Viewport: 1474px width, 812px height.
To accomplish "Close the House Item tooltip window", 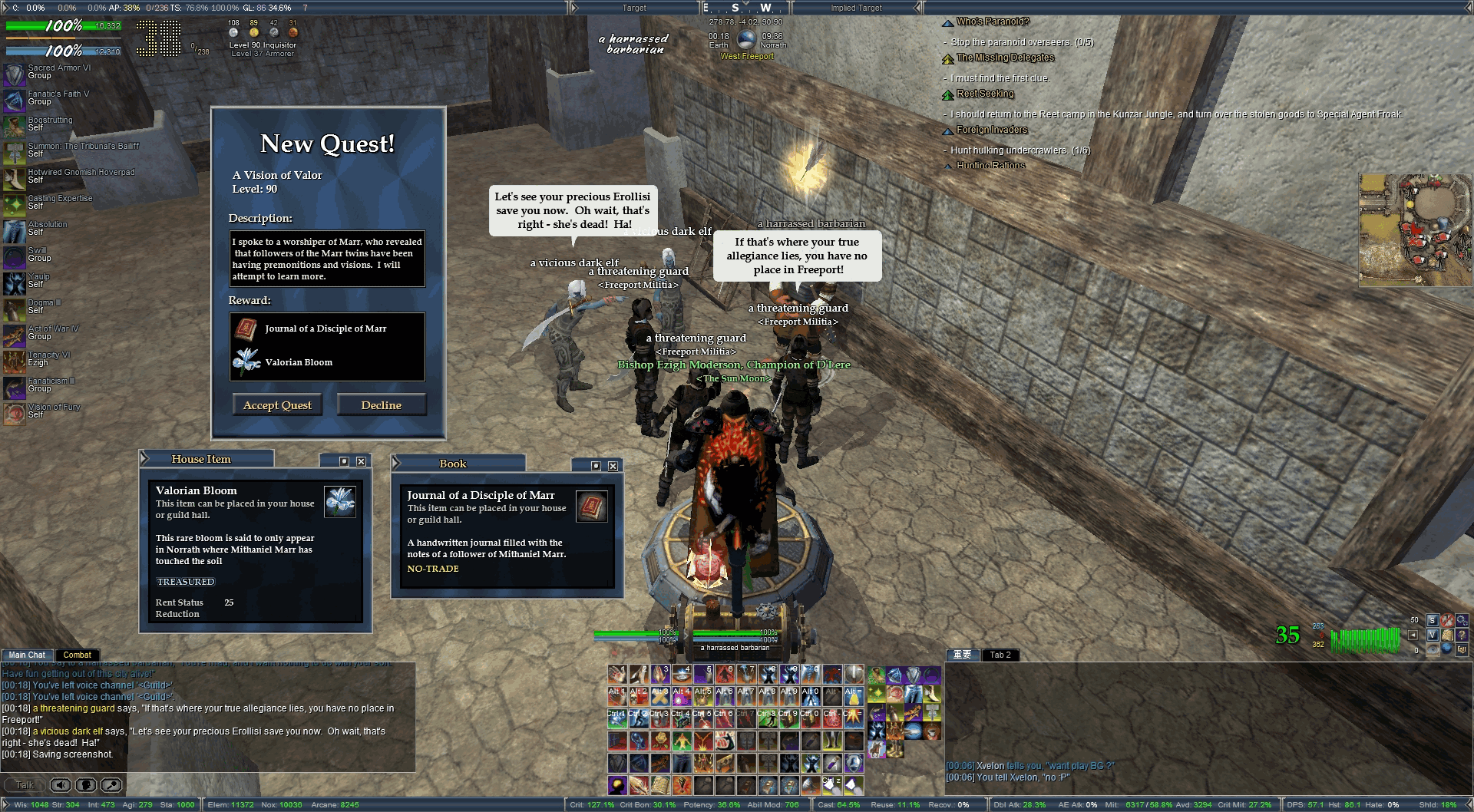I will [x=361, y=461].
